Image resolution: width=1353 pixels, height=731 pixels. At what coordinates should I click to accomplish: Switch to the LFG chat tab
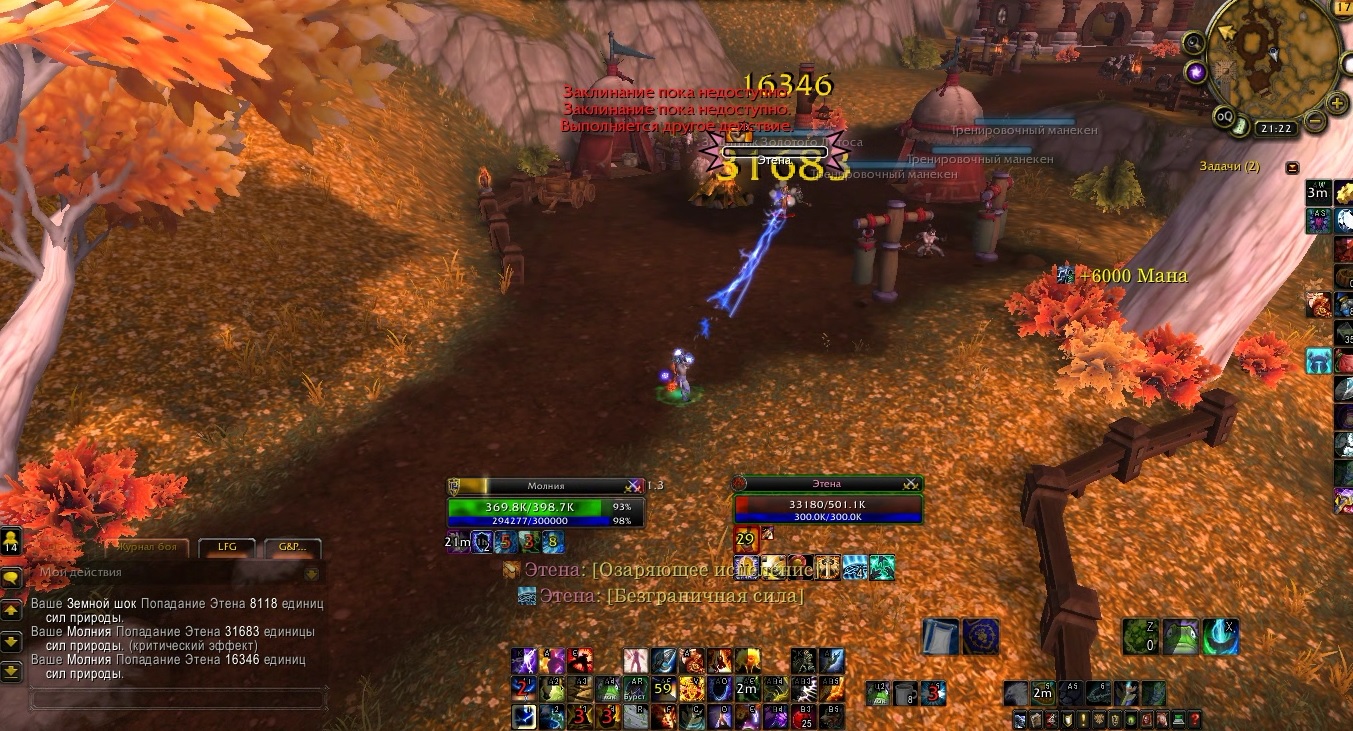[226, 547]
